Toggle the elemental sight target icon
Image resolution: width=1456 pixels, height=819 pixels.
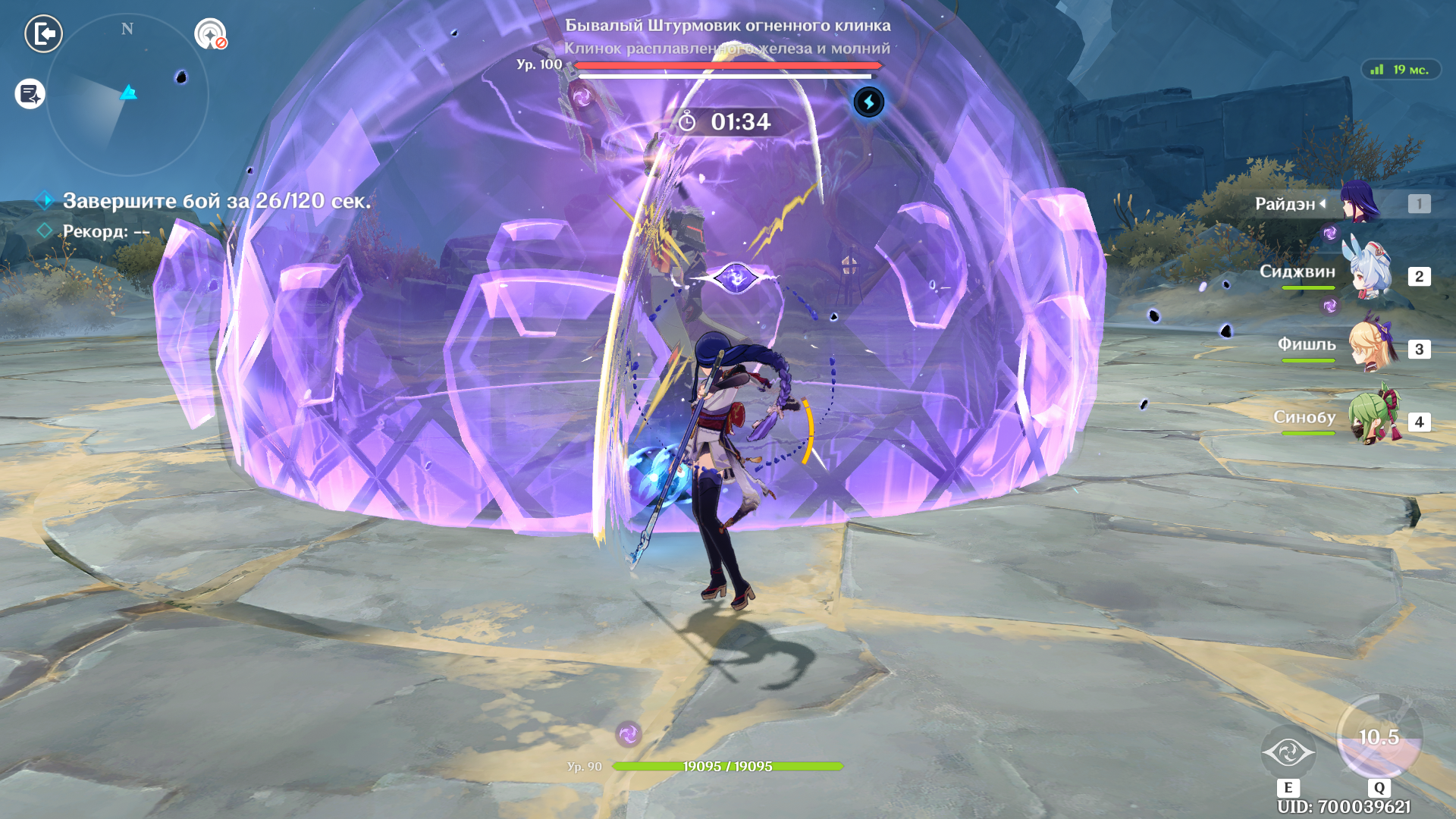[x=210, y=34]
